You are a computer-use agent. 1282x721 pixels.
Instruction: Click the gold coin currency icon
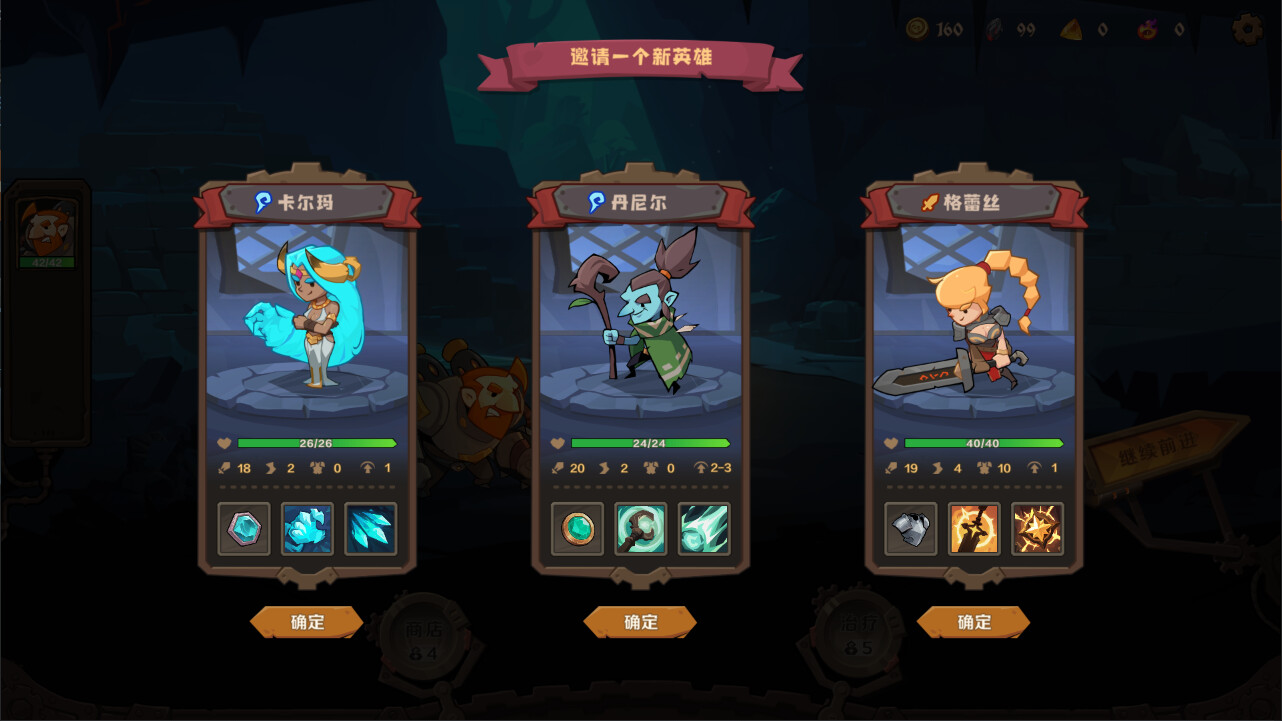(x=919, y=30)
